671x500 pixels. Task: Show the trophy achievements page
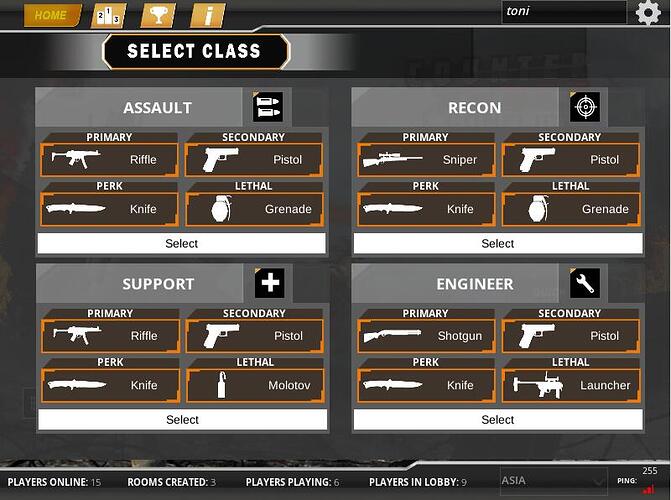tap(158, 15)
